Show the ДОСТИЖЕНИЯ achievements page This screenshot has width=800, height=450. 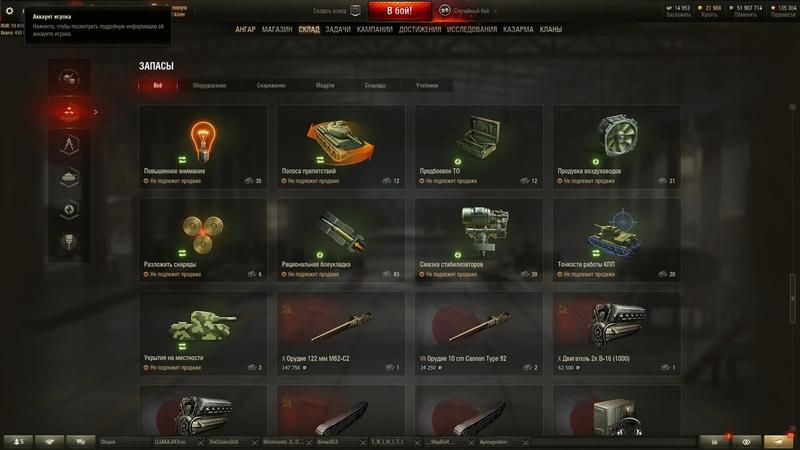tap(420, 30)
